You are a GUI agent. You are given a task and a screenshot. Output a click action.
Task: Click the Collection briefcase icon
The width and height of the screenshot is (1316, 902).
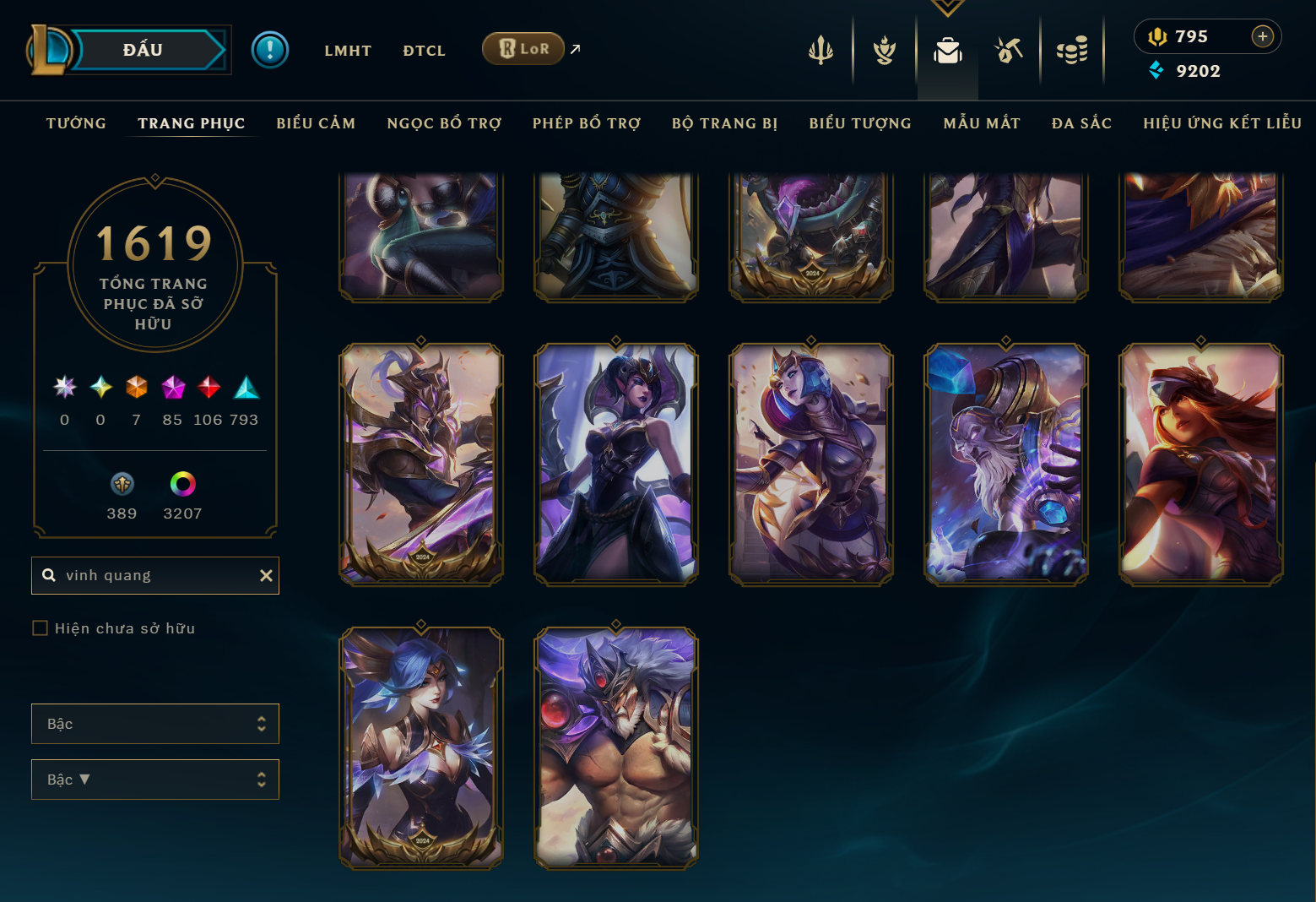click(x=947, y=50)
